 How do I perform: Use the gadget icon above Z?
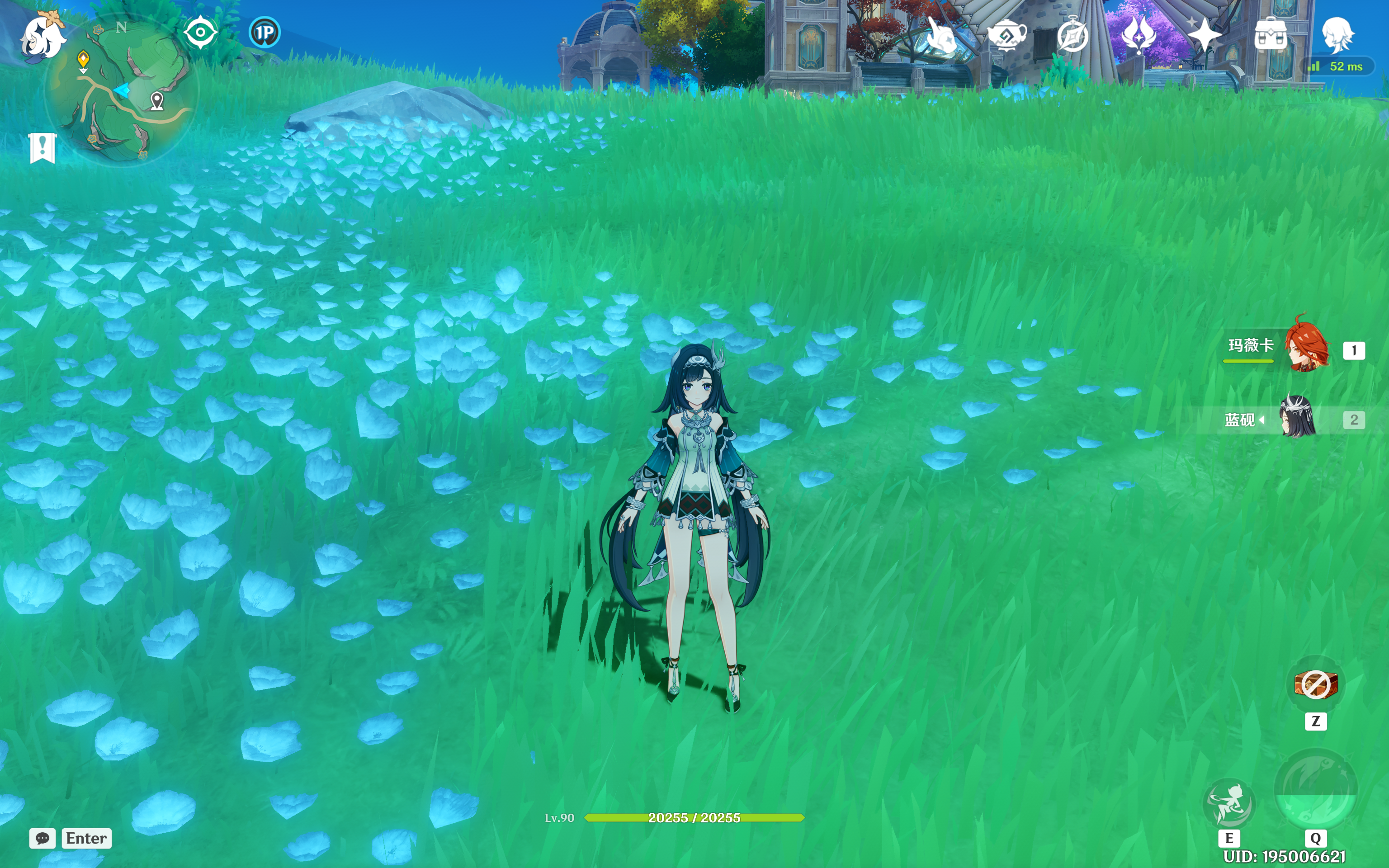click(x=1316, y=684)
